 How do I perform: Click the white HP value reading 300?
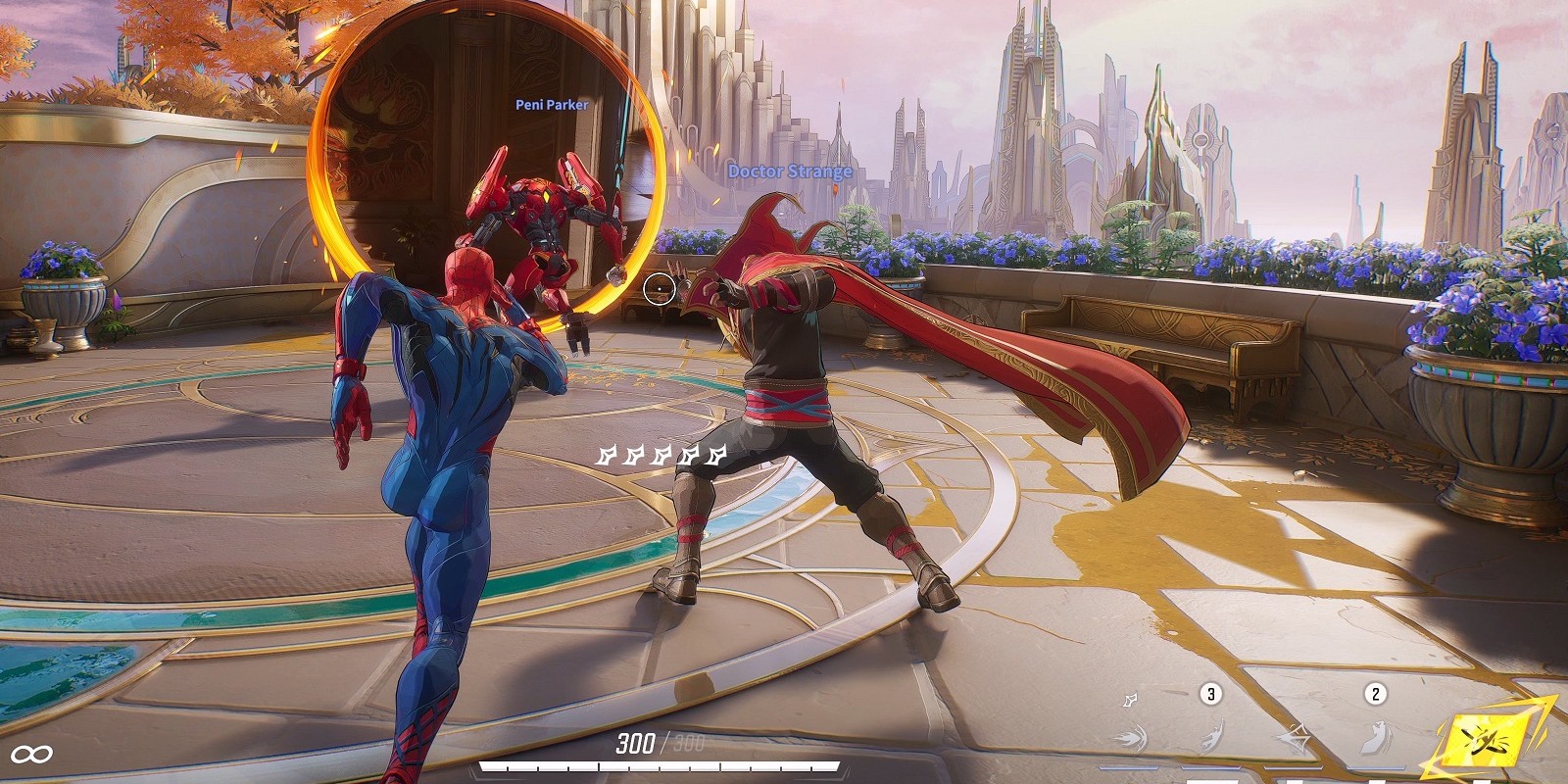click(x=637, y=742)
